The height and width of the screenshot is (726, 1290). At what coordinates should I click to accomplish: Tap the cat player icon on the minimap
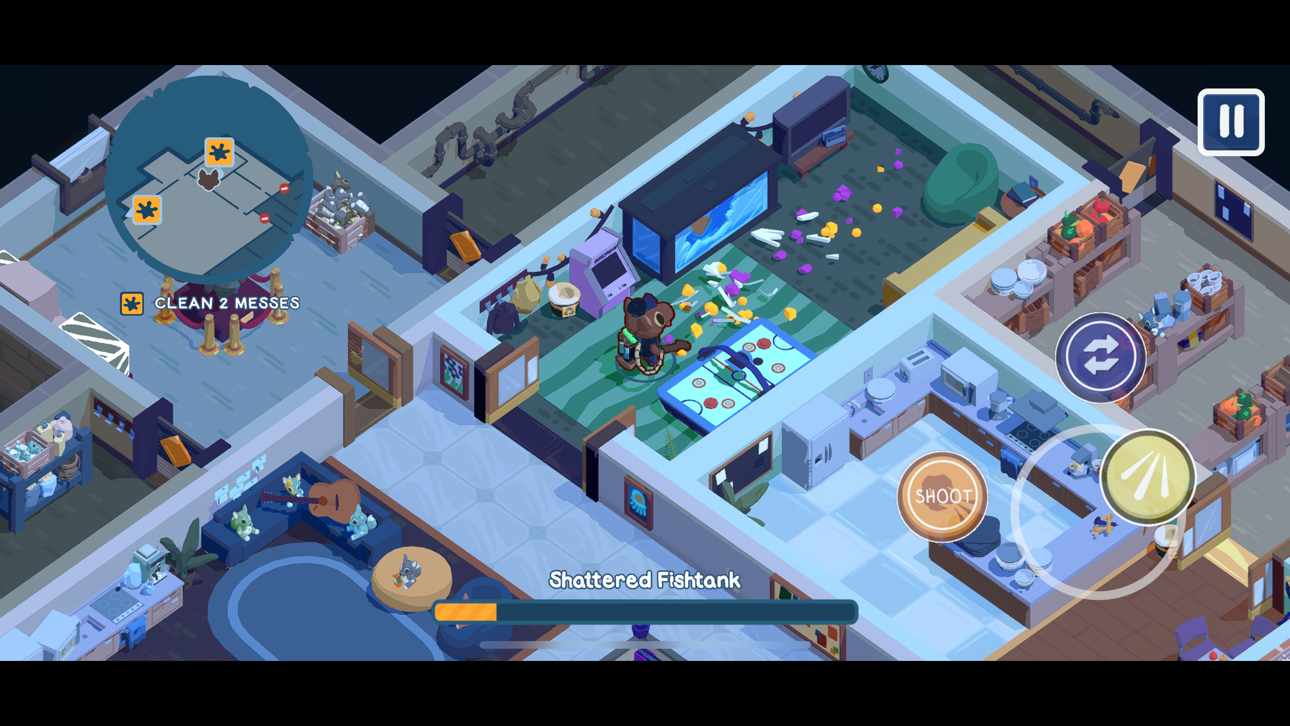click(x=209, y=179)
